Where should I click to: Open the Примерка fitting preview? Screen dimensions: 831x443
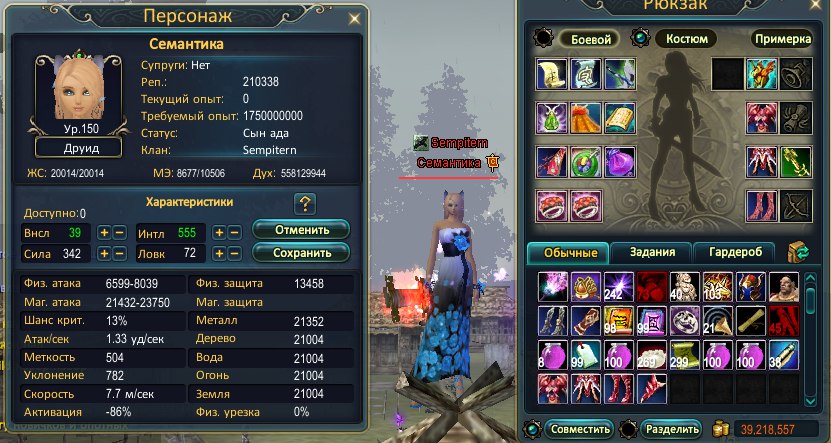pos(780,39)
